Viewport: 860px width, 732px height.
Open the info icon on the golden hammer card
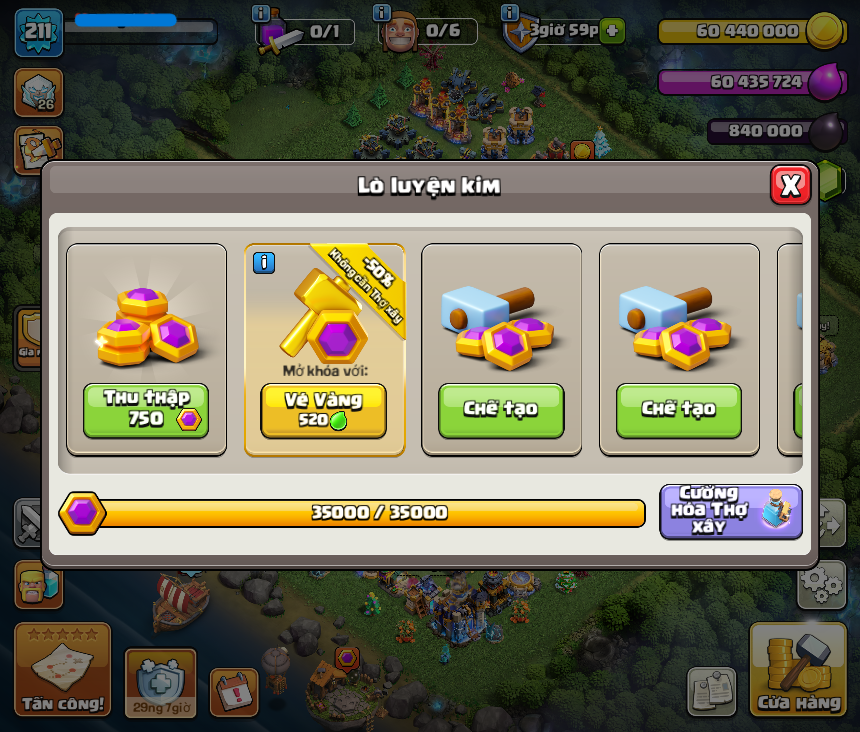click(264, 263)
